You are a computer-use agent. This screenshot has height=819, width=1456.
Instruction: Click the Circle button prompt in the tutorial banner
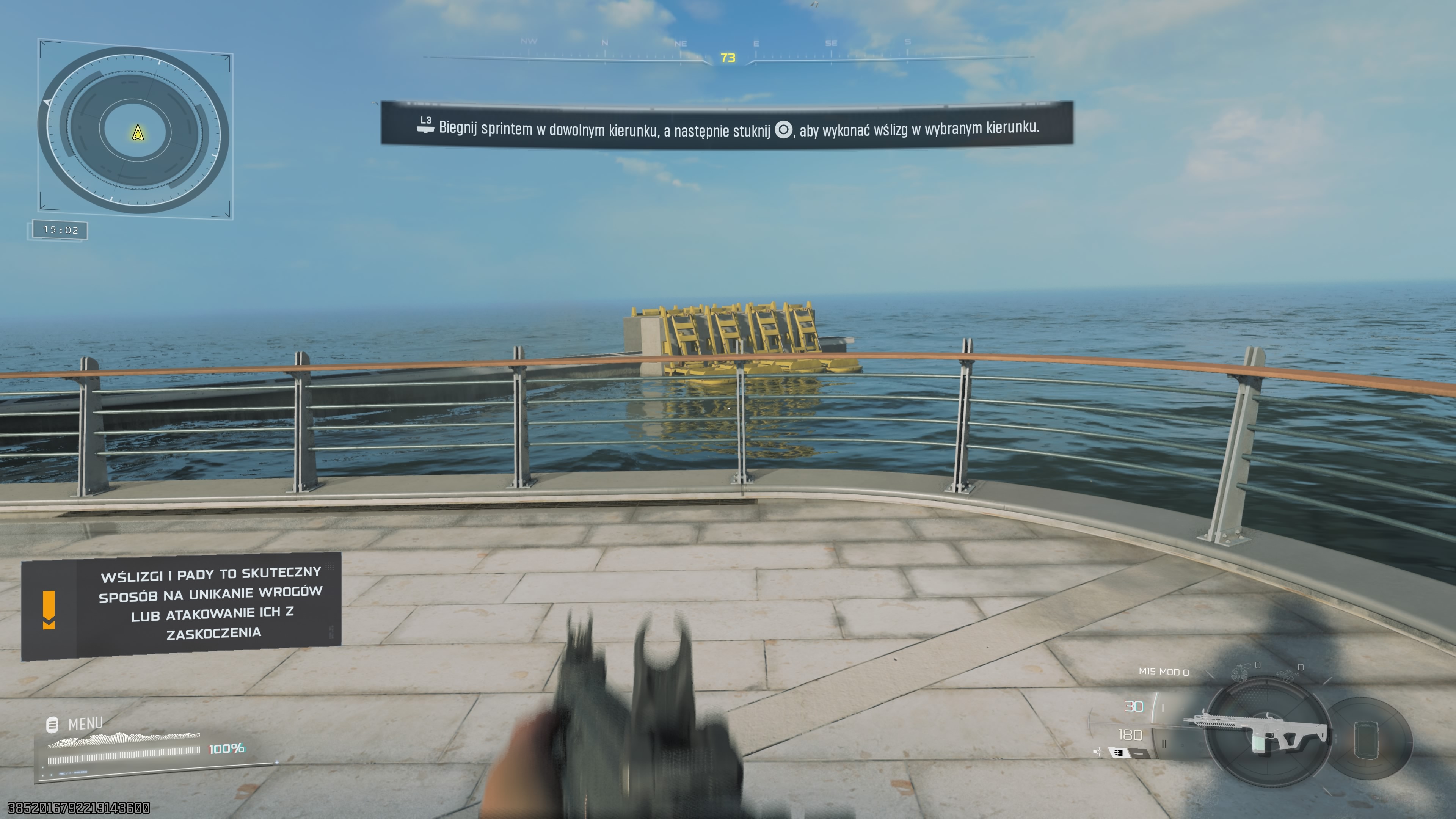click(x=783, y=129)
